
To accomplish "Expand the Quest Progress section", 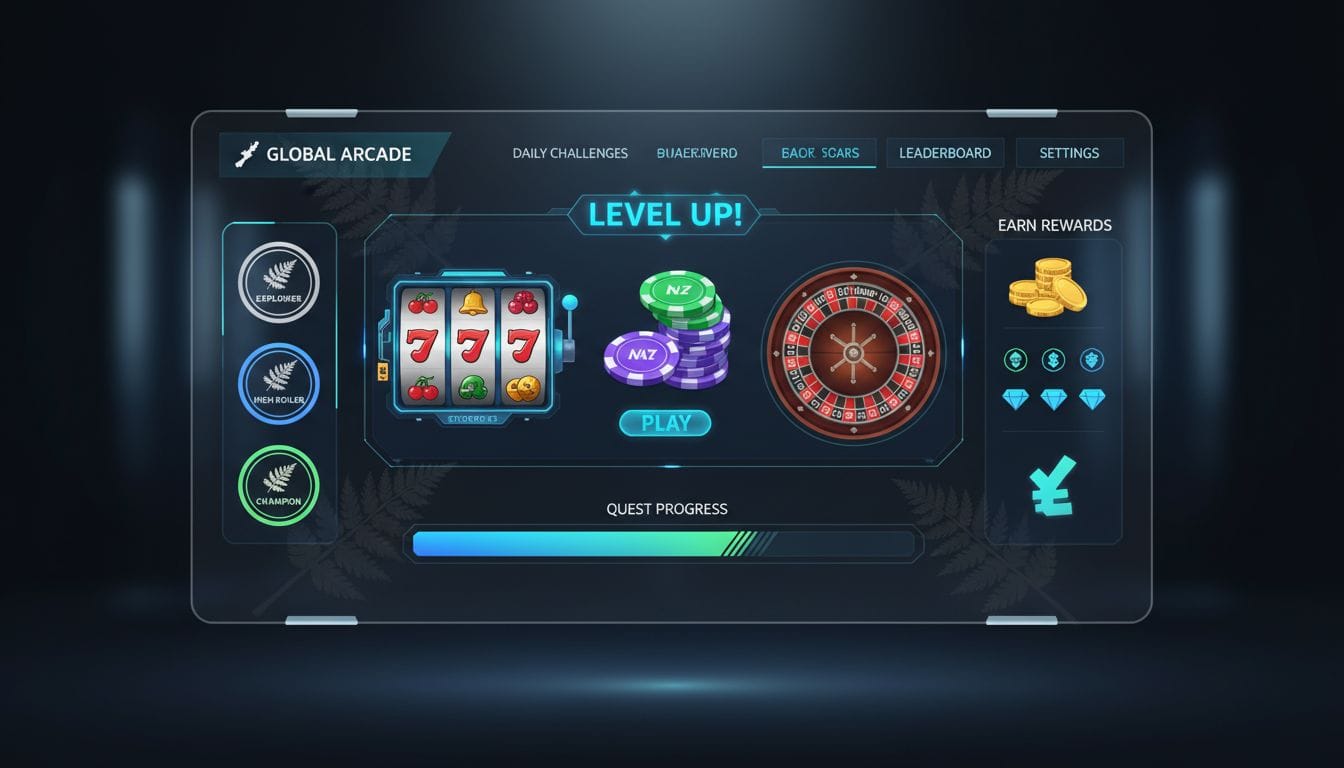I will point(665,509).
